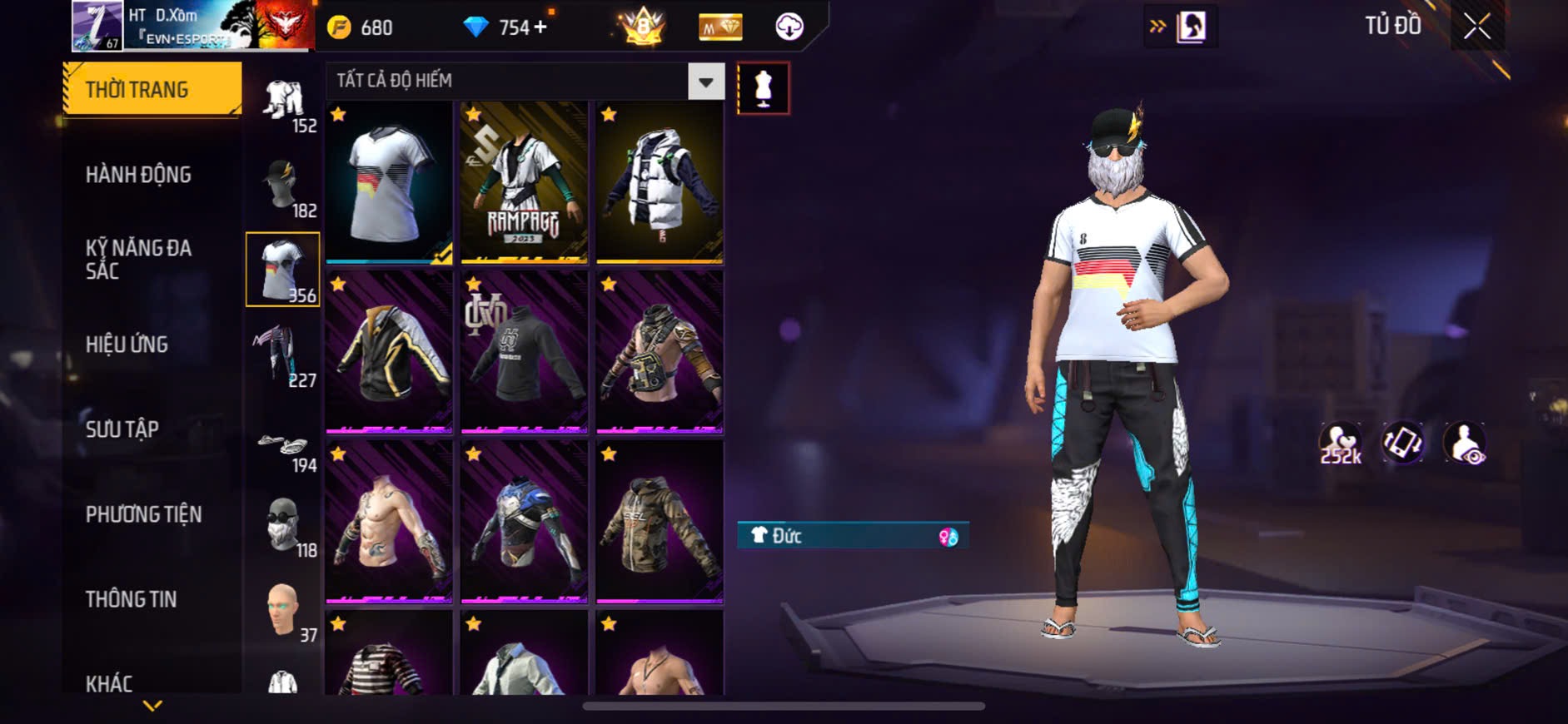The height and width of the screenshot is (724, 1568).
Task: Go to the HIỆU ỨNG tab
Action: [127, 345]
